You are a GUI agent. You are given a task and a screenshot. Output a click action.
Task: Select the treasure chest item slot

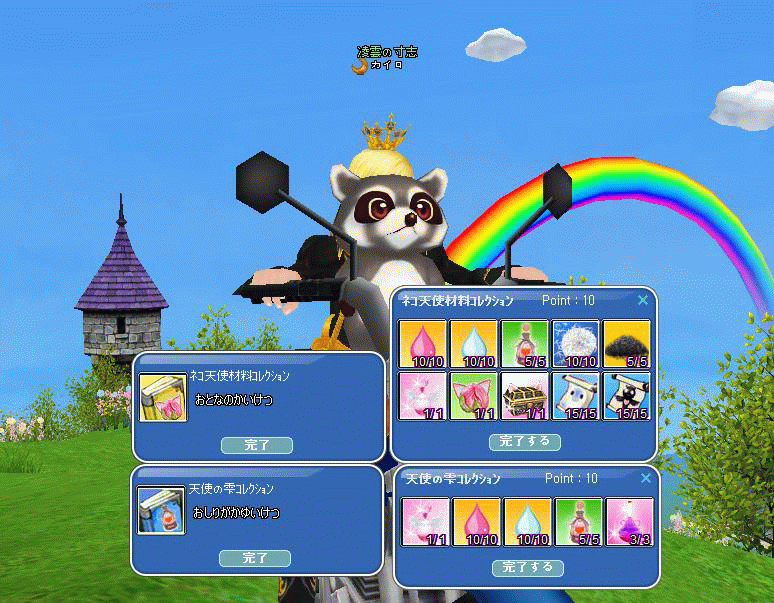pos(525,396)
